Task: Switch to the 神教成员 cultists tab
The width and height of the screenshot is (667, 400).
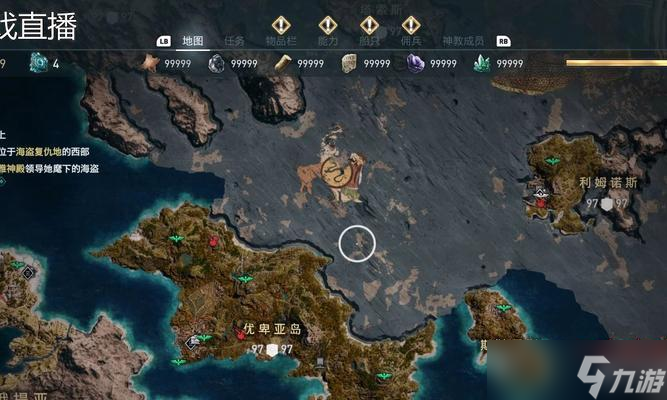Action: click(x=463, y=41)
